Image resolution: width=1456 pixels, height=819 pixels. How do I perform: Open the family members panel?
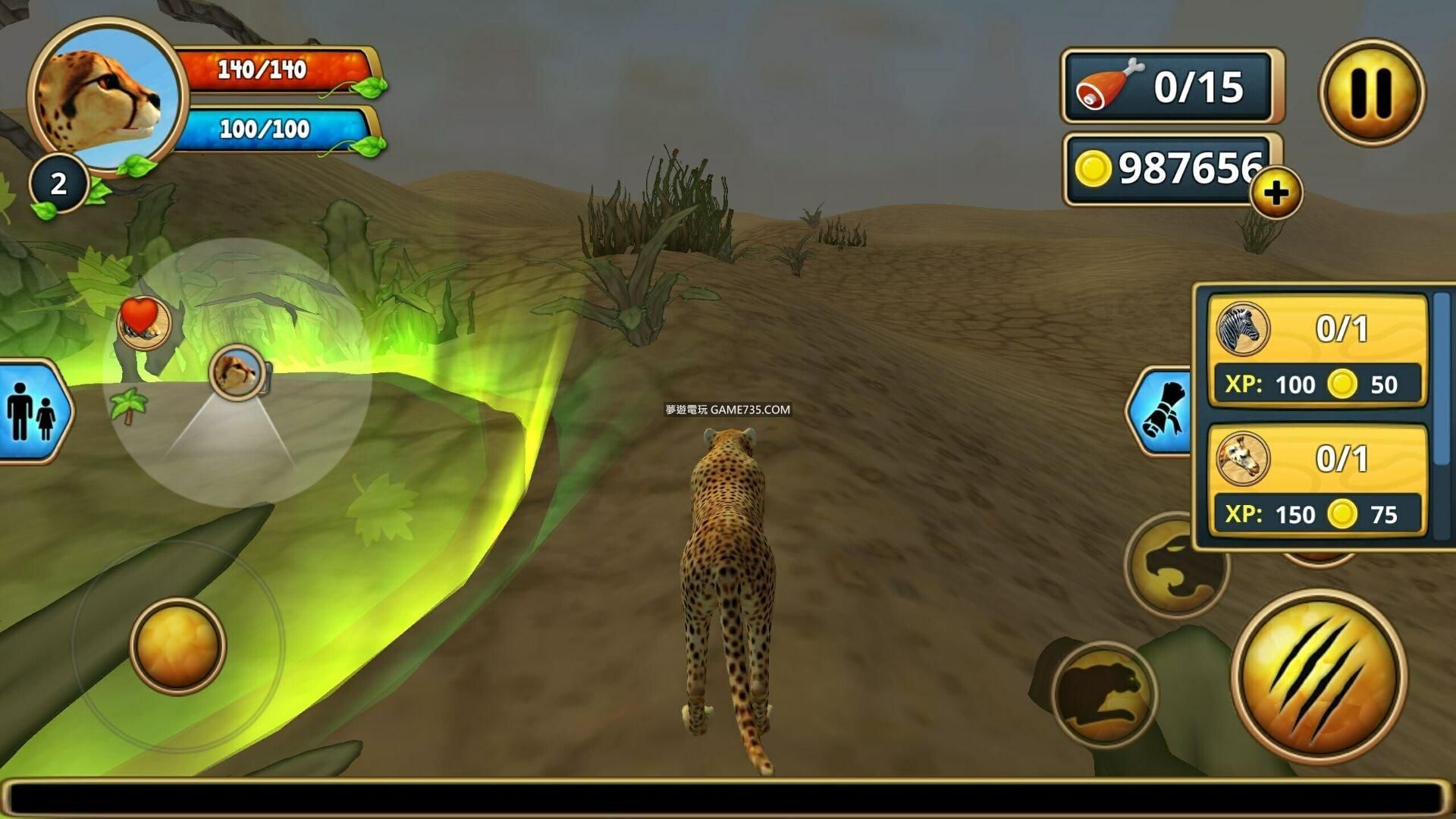point(32,412)
